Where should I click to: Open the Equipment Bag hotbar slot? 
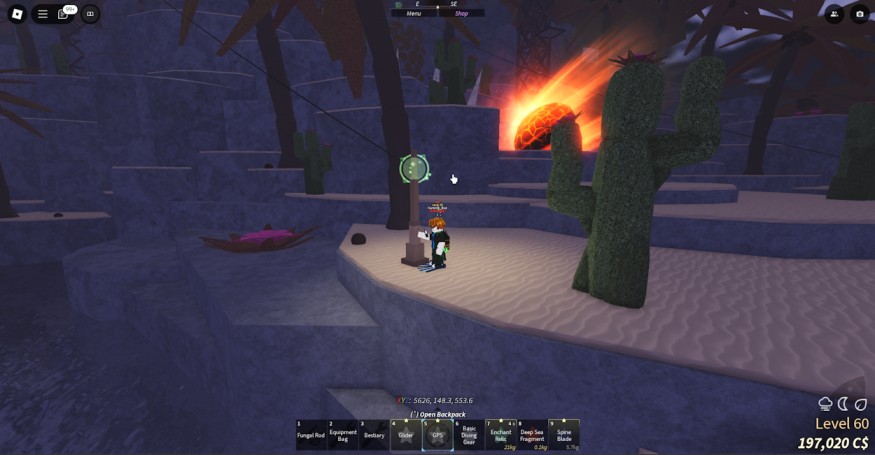coord(343,435)
